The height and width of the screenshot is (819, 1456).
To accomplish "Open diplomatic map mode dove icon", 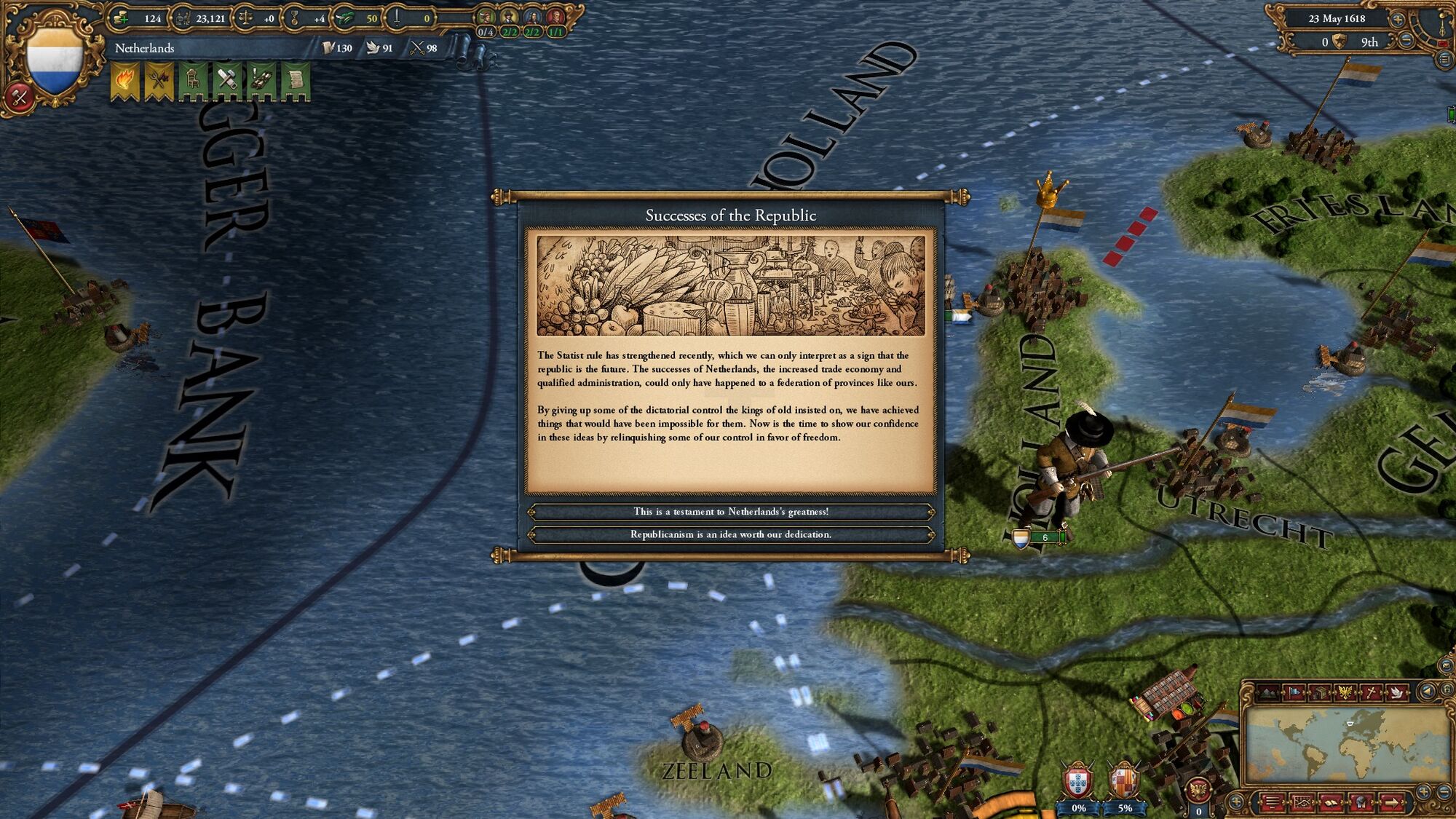I will tap(1398, 692).
